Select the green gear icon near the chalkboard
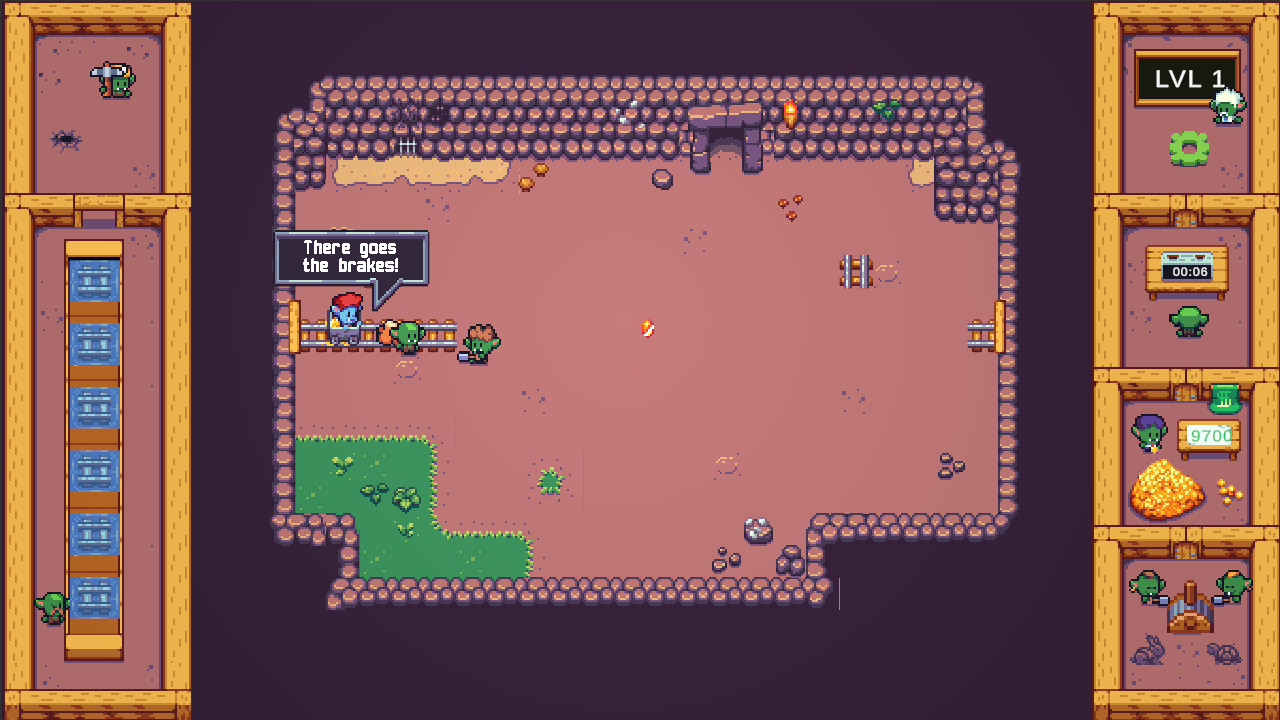The width and height of the screenshot is (1280, 720). point(1187,150)
